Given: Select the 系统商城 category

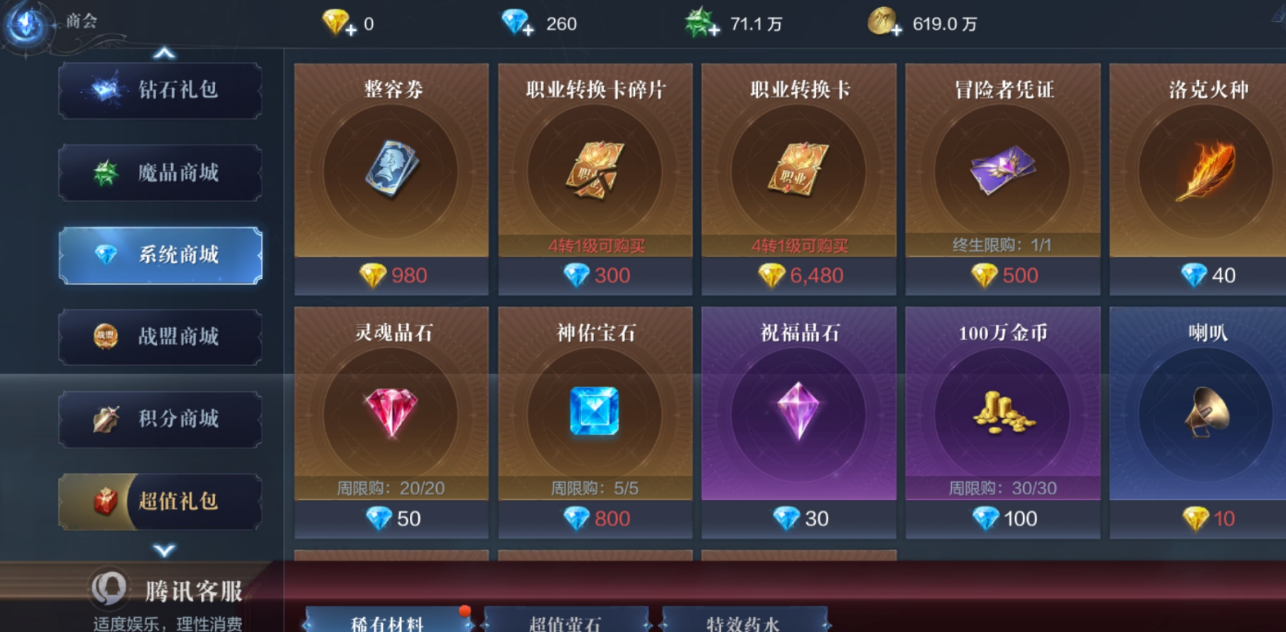Looking at the screenshot, I should (x=160, y=255).
